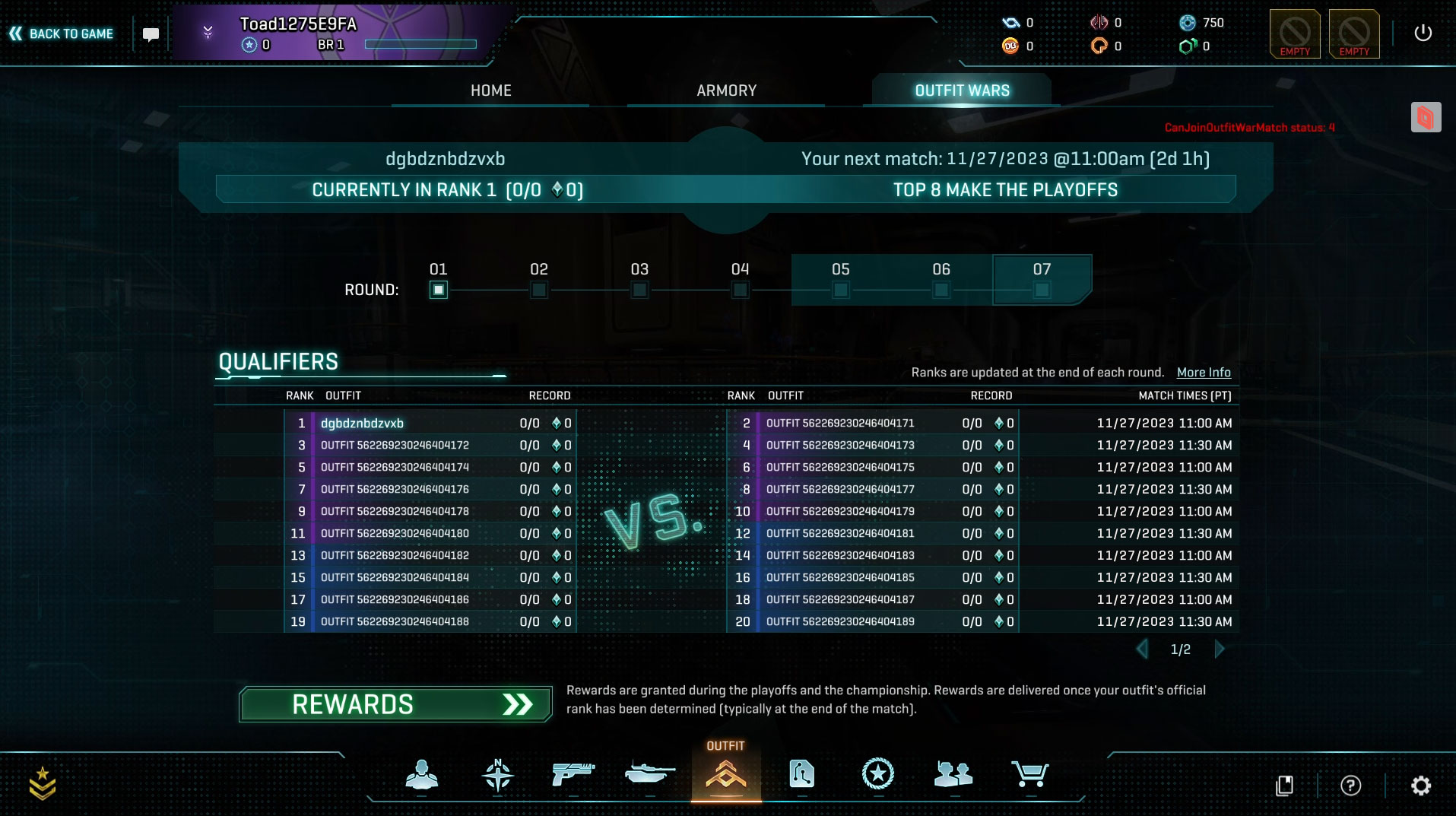The image size is (1456, 816).
Task: Open the Rewards button
Action: [x=395, y=704]
